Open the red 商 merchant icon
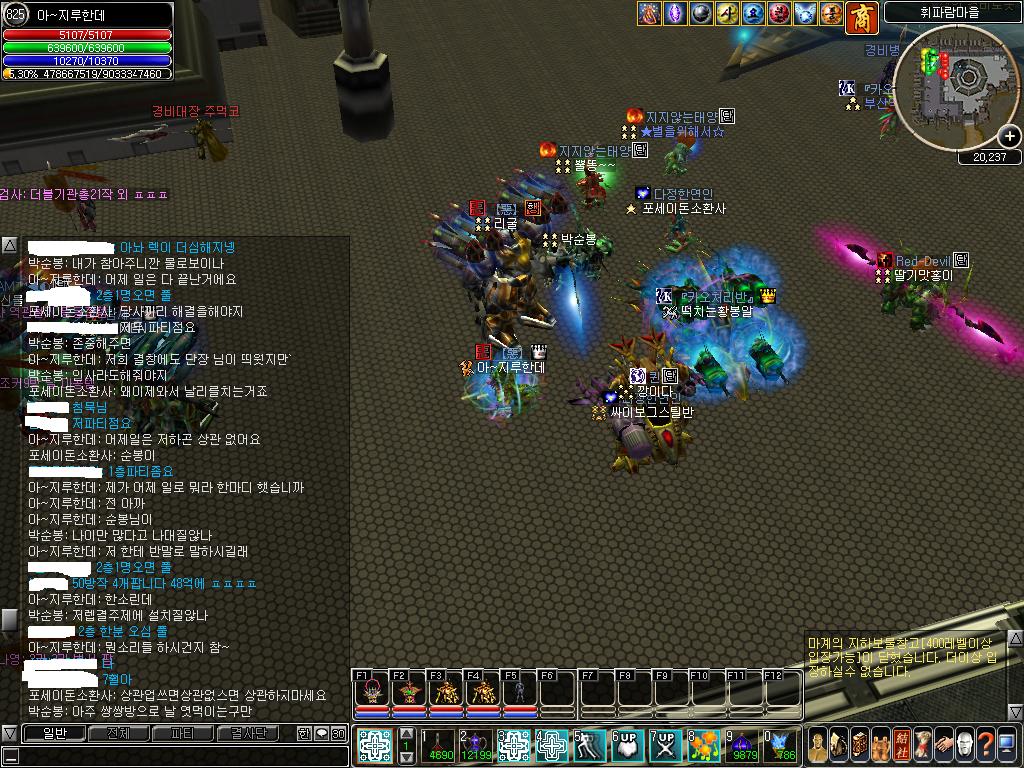Image resolution: width=1024 pixels, height=768 pixels. click(x=861, y=15)
